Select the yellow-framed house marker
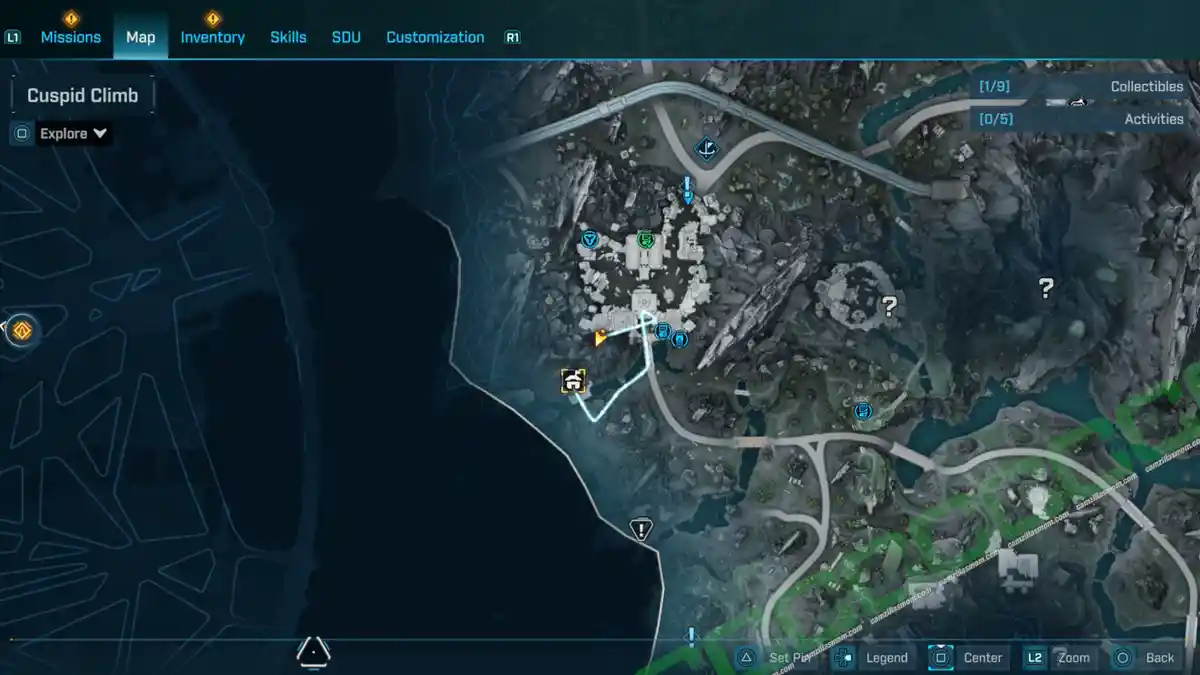 [573, 380]
